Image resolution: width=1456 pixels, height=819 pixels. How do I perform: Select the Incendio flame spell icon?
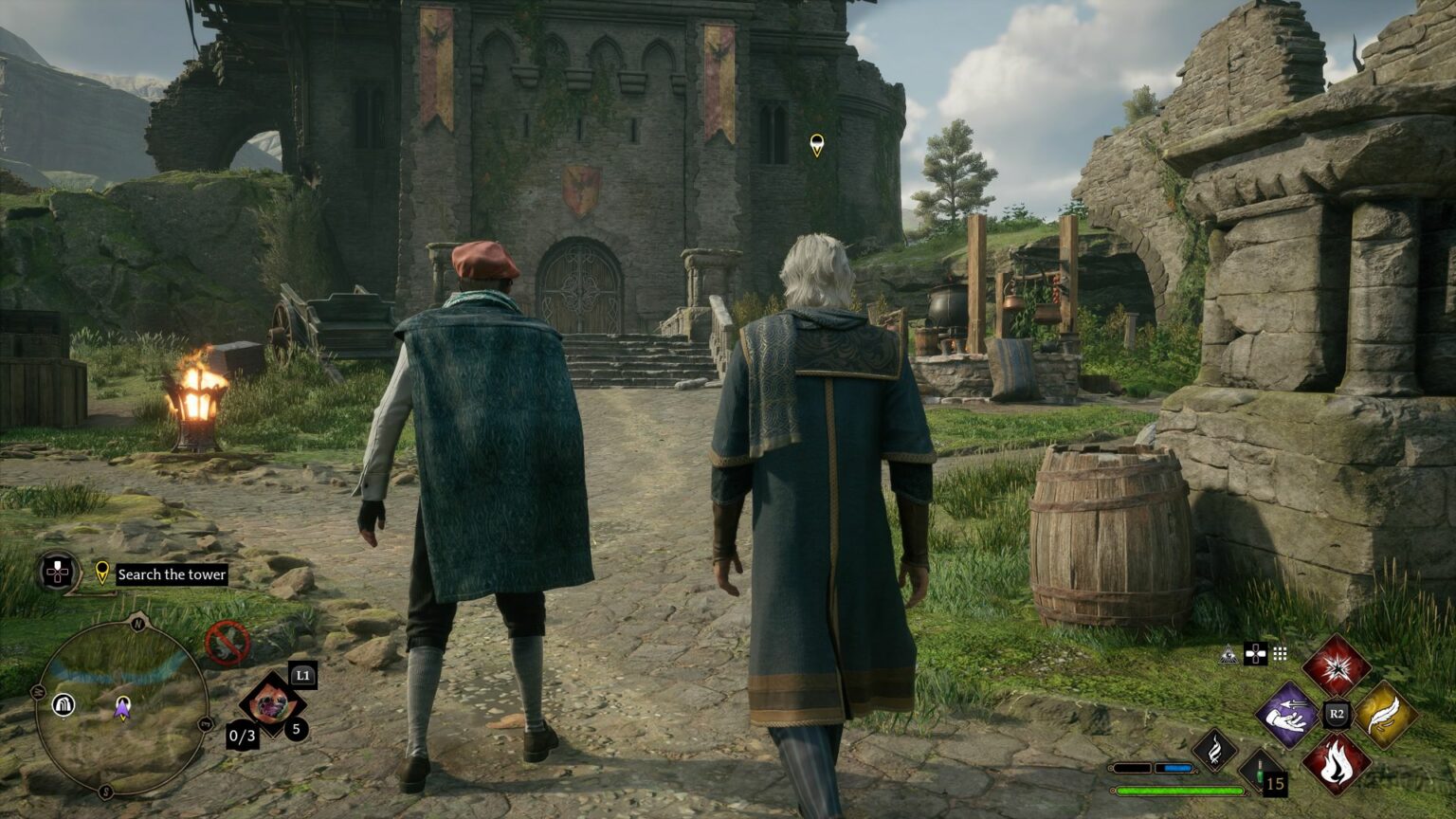tap(1336, 764)
